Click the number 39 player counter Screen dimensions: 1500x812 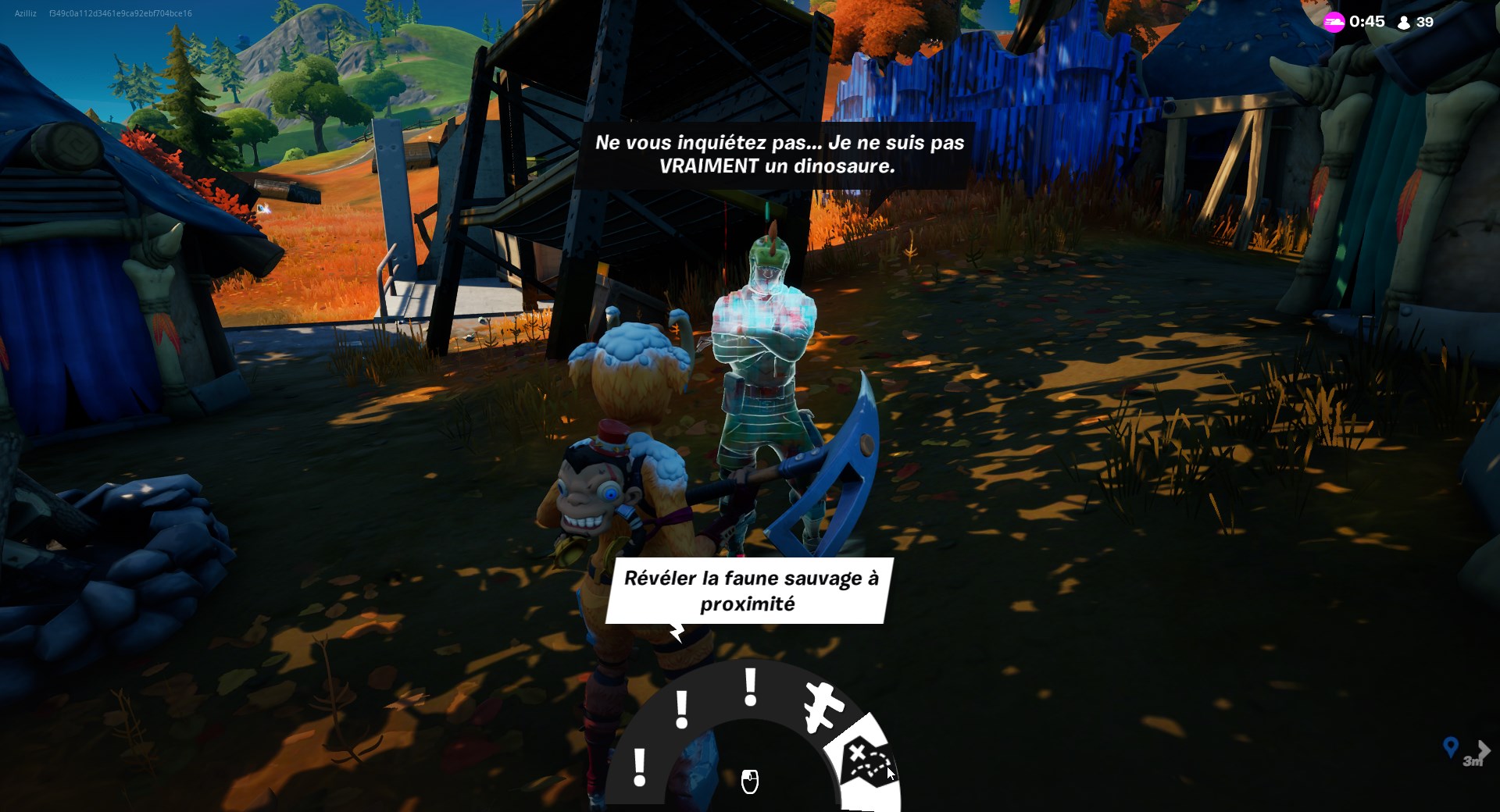(x=1425, y=22)
